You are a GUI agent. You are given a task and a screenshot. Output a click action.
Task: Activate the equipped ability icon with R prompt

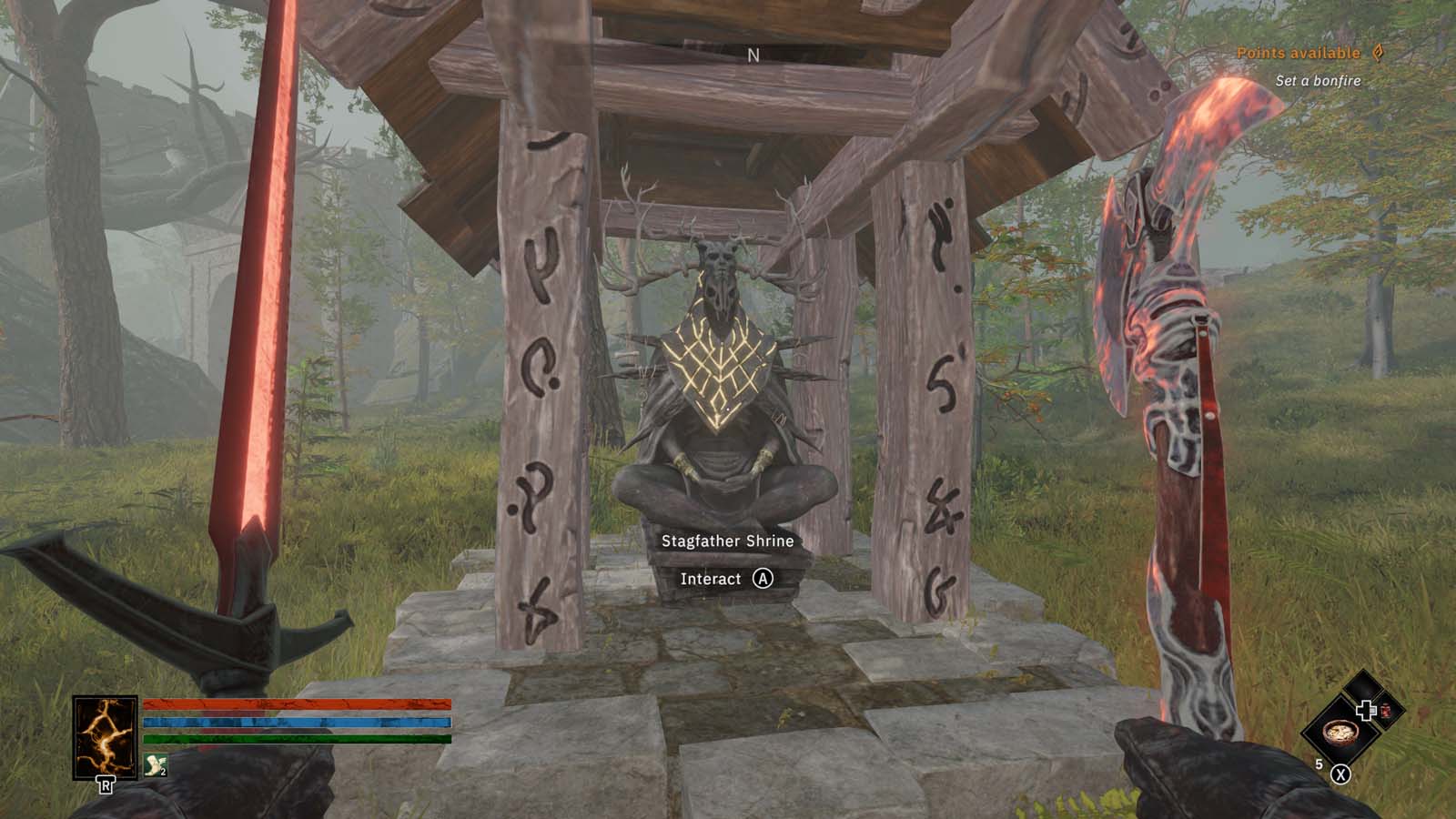[106, 737]
